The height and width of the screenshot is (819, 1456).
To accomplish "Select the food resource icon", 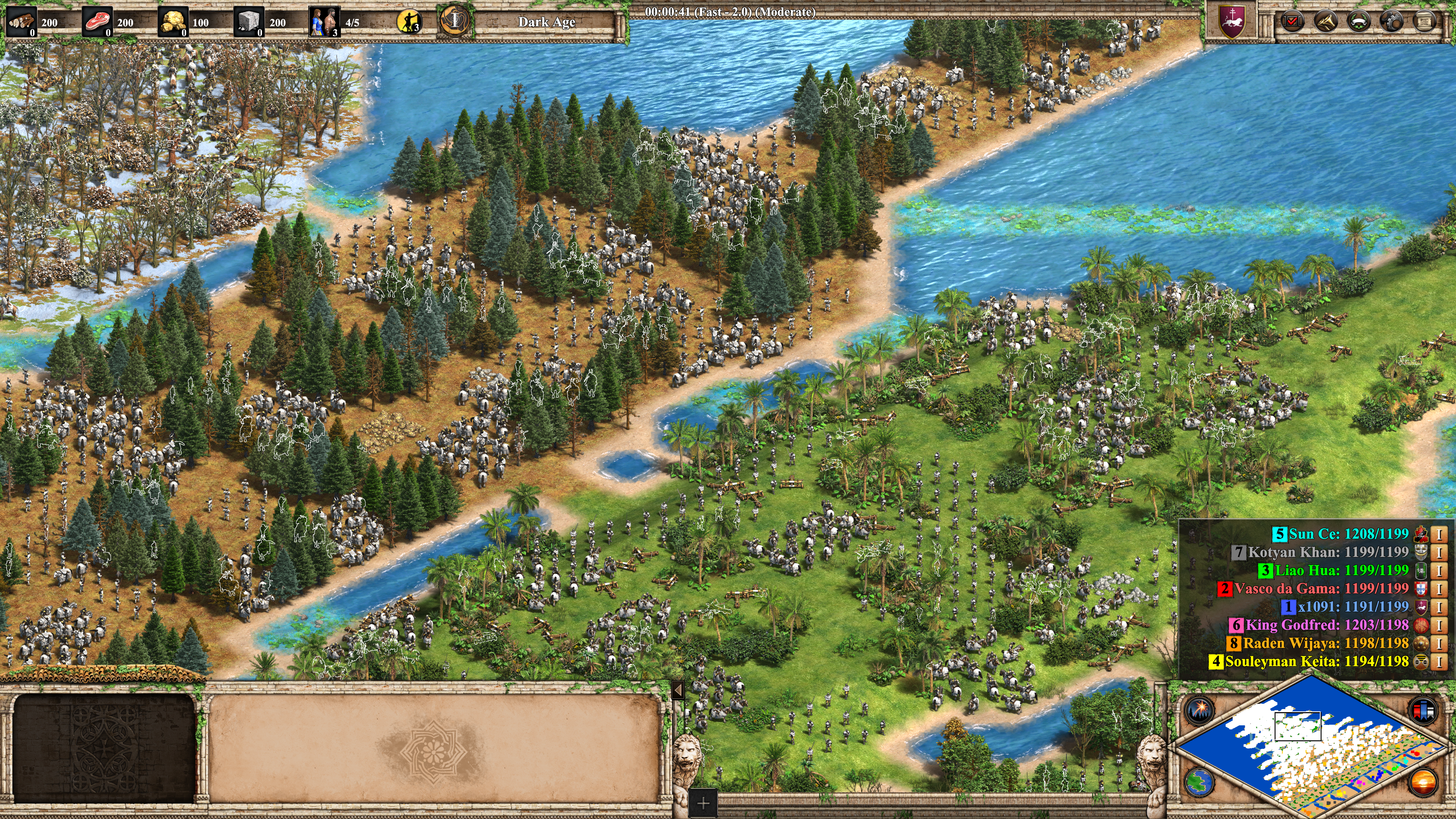I will point(97,23).
